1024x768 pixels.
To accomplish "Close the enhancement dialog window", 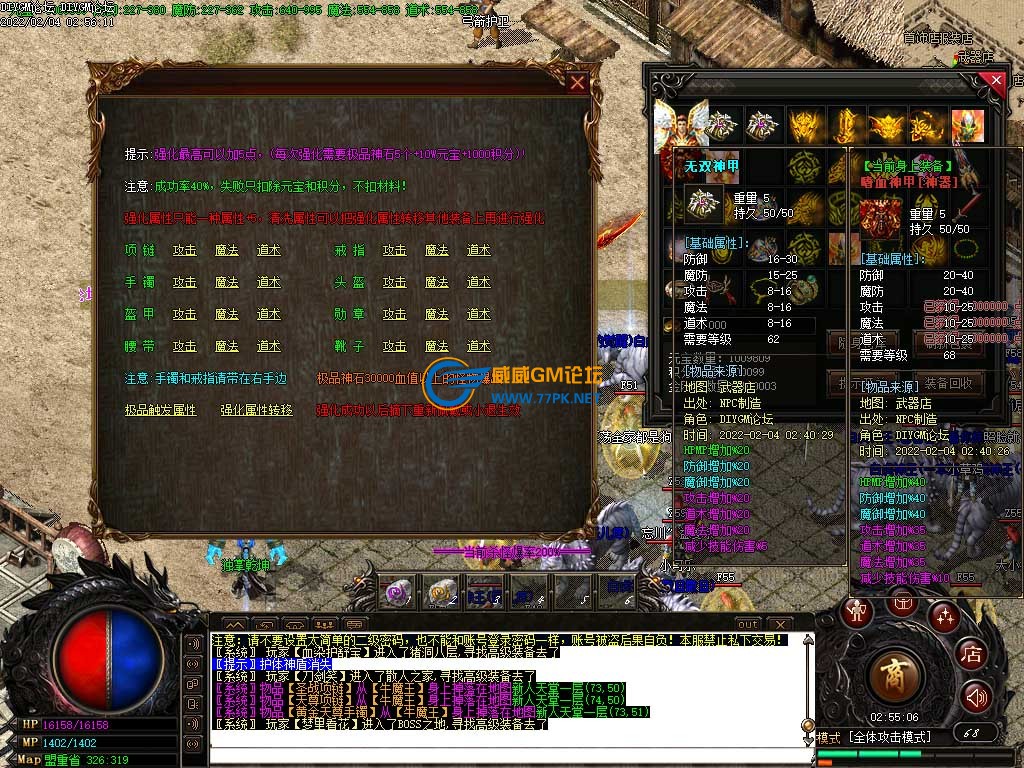I will 577,83.
